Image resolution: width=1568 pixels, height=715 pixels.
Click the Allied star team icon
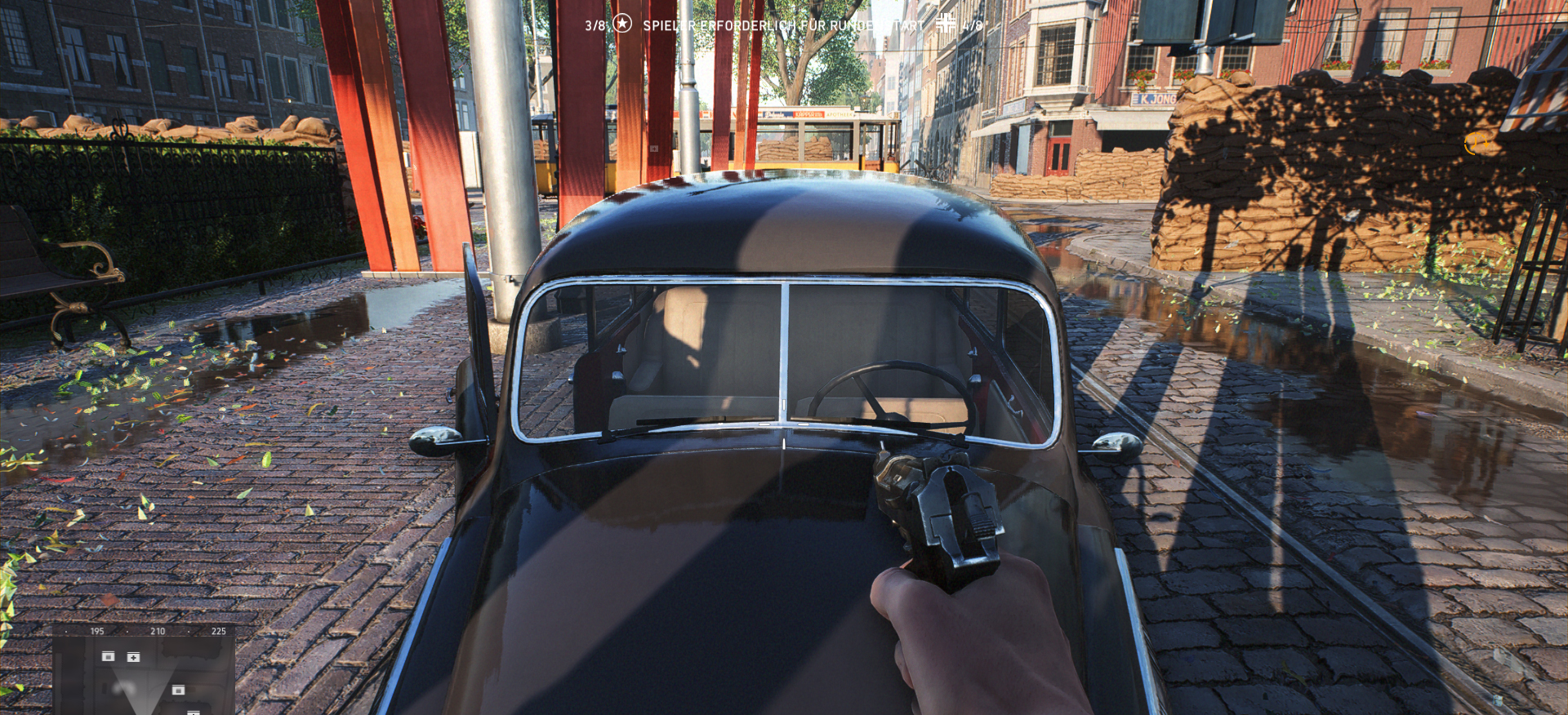(622, 24)
